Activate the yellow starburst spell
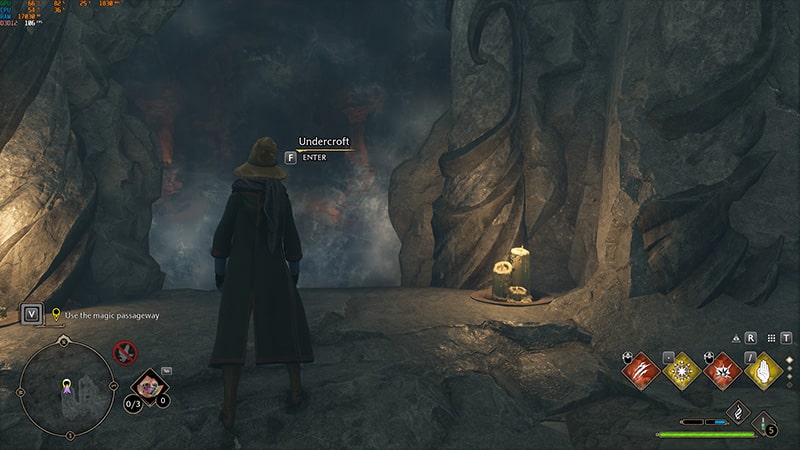800x450 pixels. [681, 371]
